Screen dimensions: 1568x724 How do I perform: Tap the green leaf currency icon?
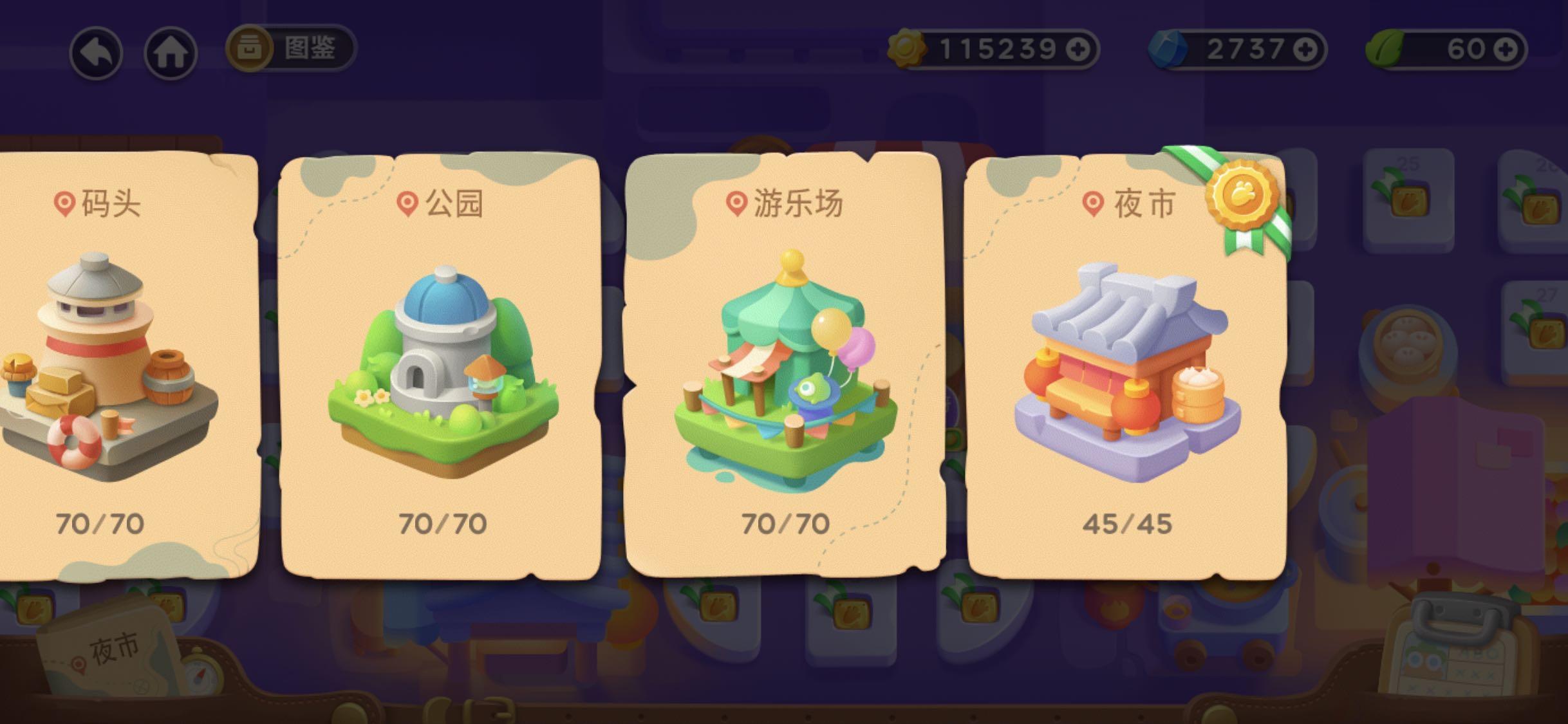coord(1383,47)
